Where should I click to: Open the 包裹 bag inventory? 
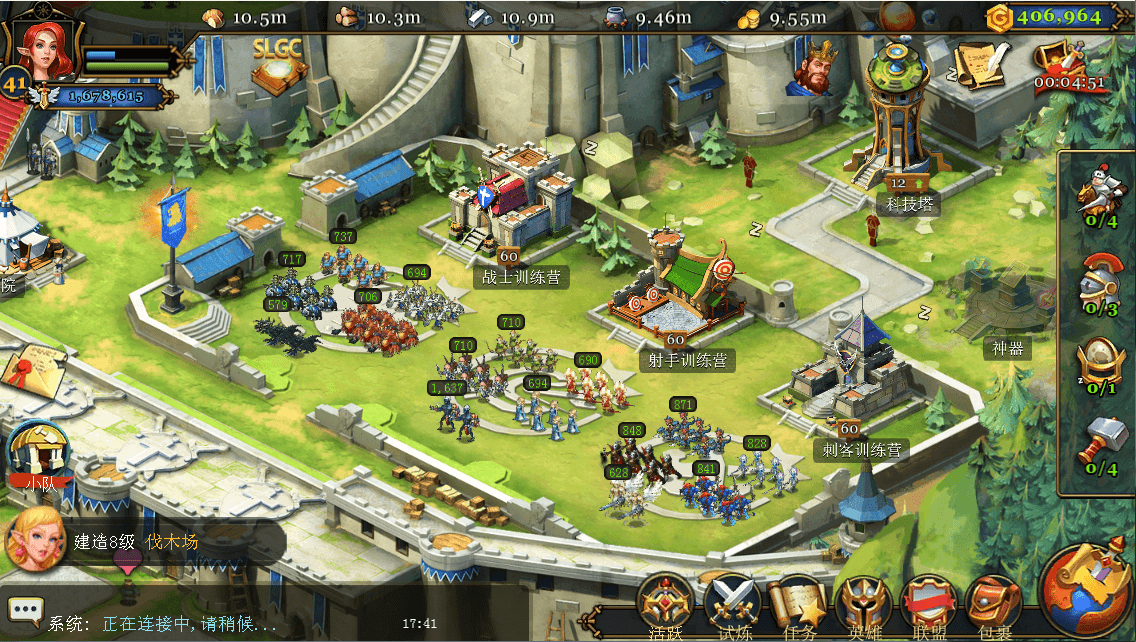995,605
